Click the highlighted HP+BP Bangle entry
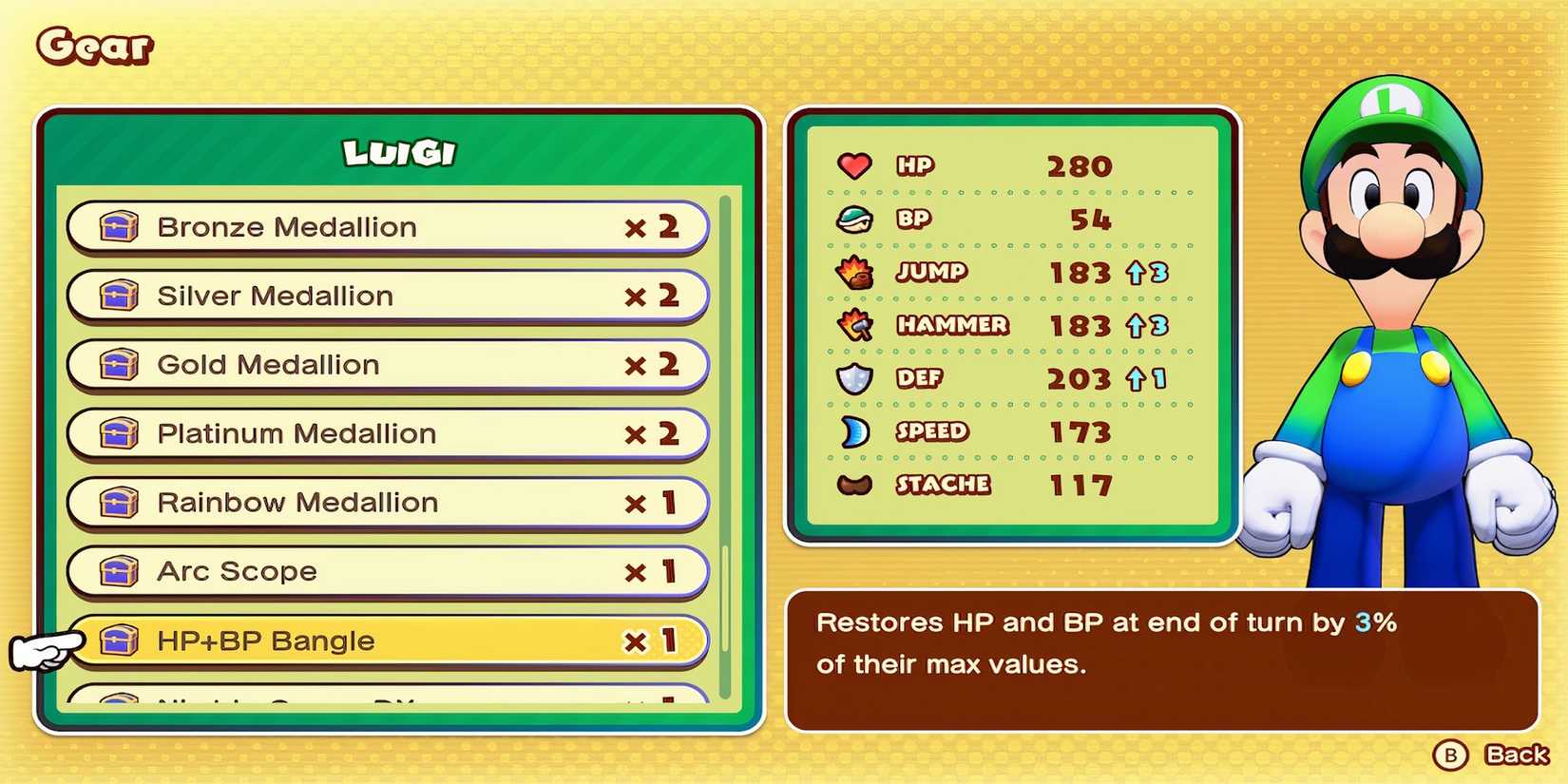This screenshot has height=784, width=1568. pyautogui.click(x=380, y=641)
